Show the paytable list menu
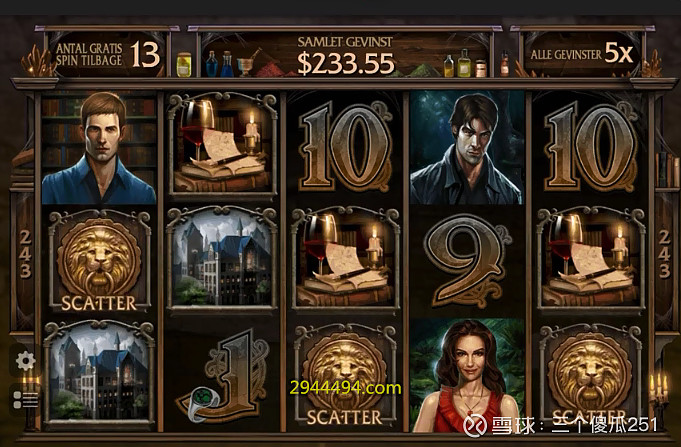Image resolution: width=681 pixels, height=447 pixels. pos(25,398)
